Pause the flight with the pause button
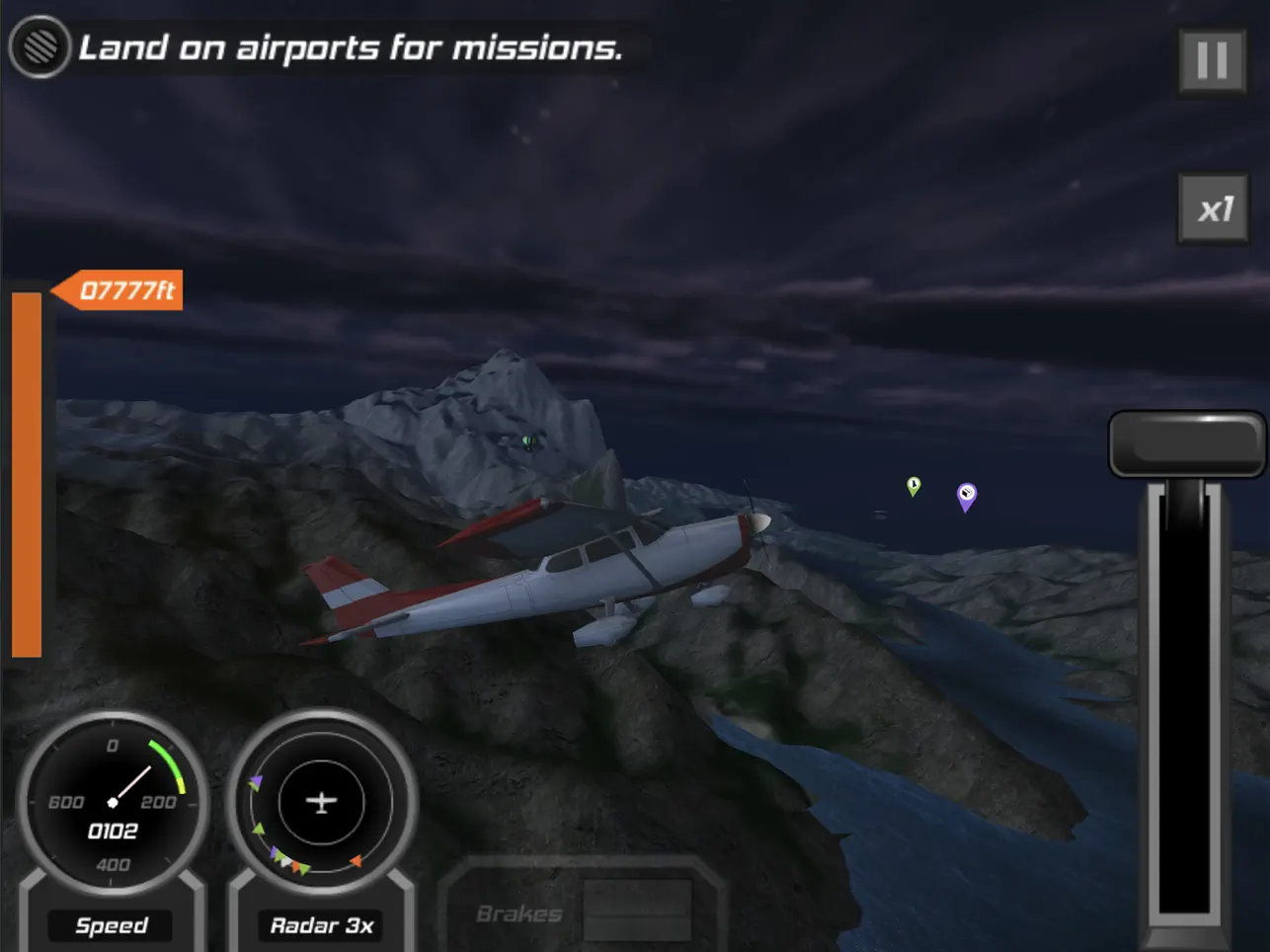Screen dimensions: 1270x952 pyautogui.click(x=1212, y=61)
